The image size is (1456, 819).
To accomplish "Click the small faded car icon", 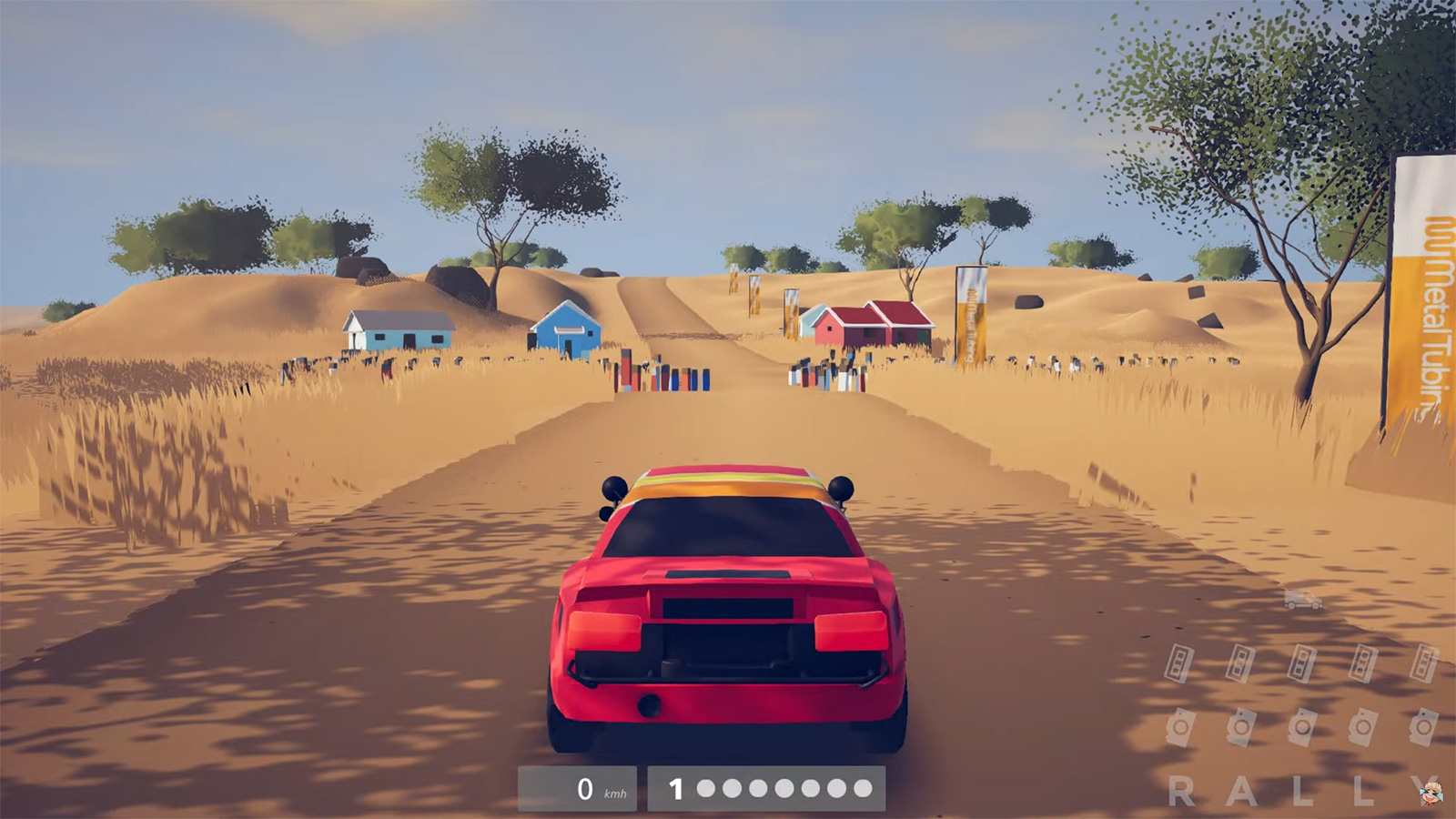I will point(1302,600).
